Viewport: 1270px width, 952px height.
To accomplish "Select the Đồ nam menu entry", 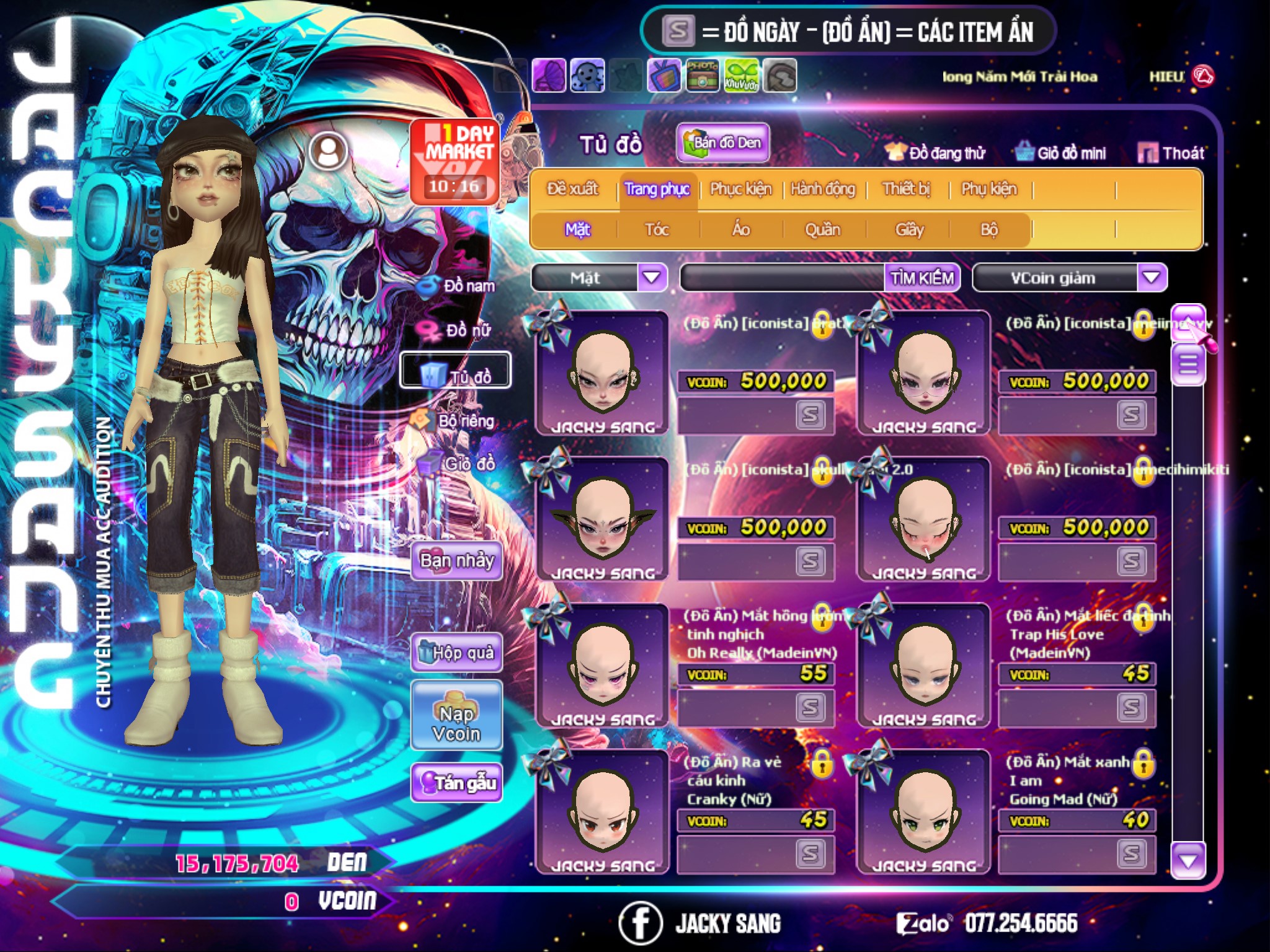I will click(x=457, y=286).
